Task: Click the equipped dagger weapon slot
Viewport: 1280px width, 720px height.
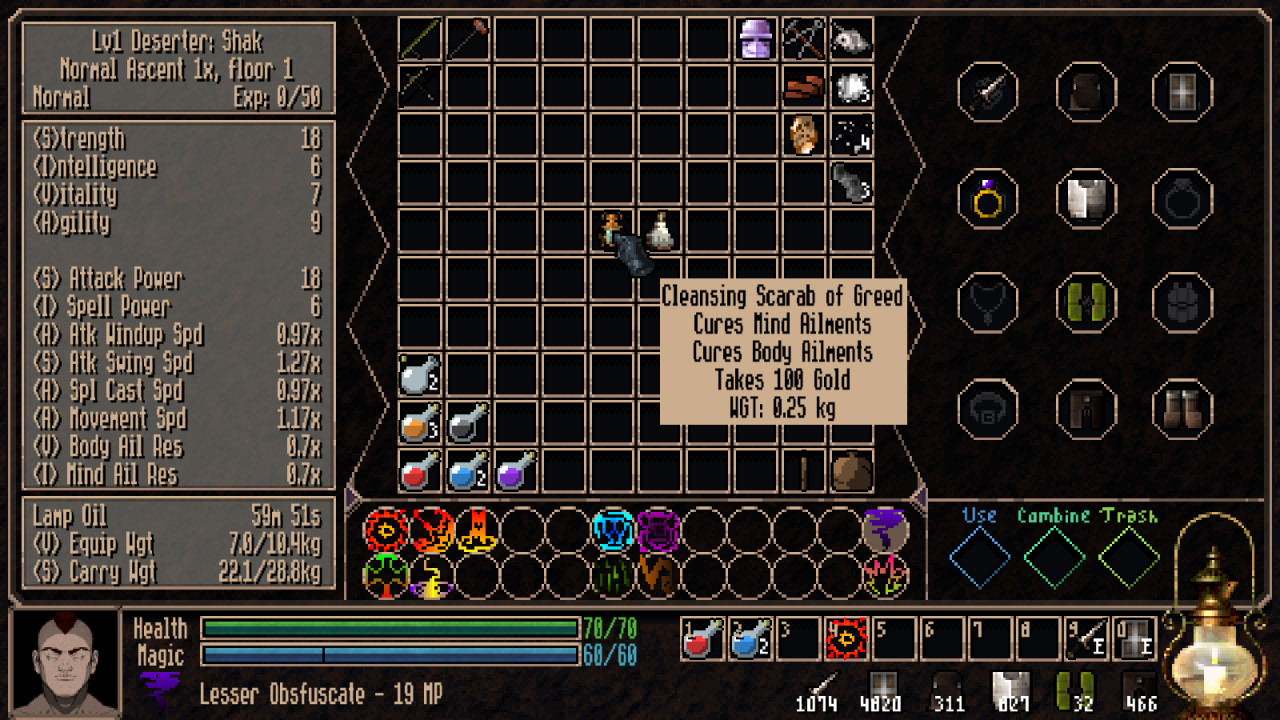Action: [x=988, y=93]
